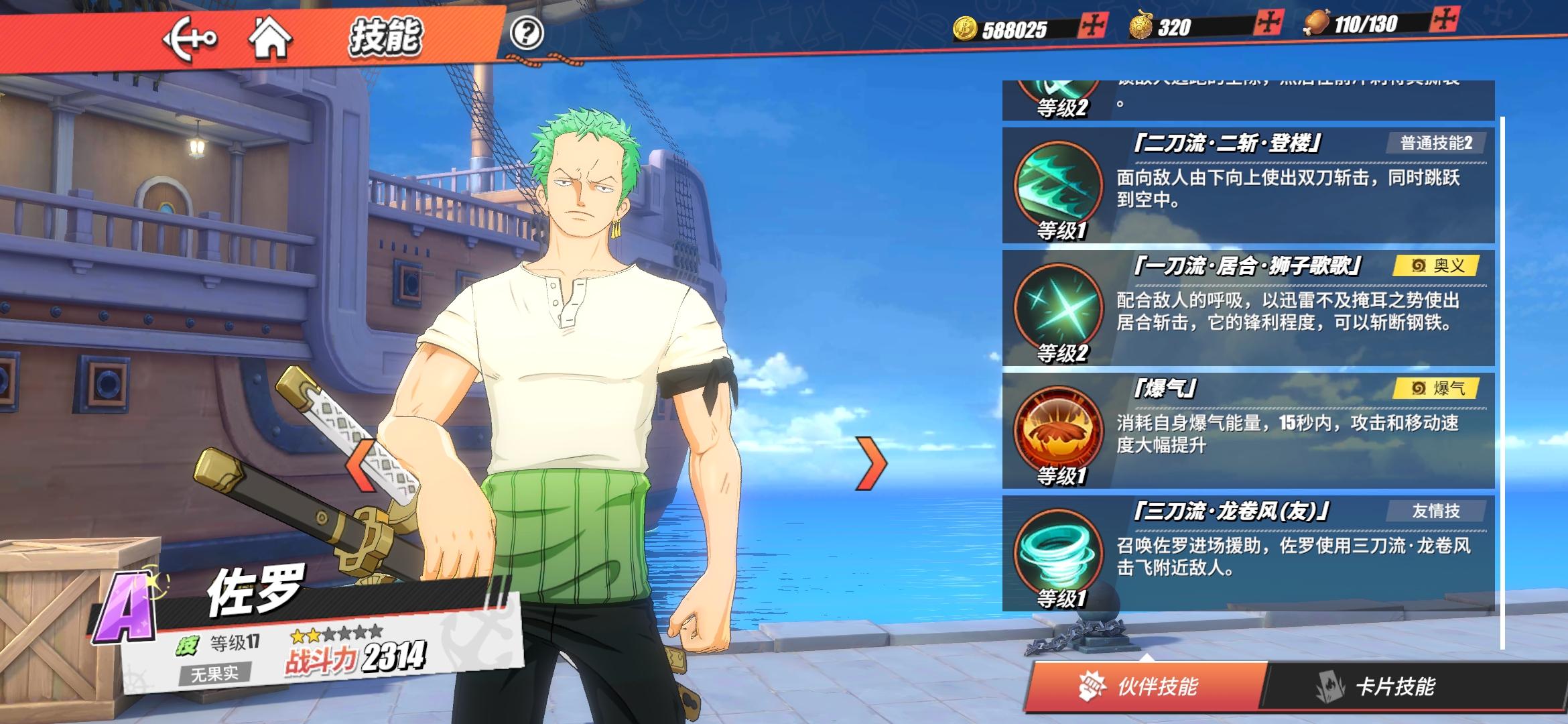The width and height of the screenshot is (1568, 724).
Task: Click the 无果实 no-fruit label
Action: coord(214,673)
